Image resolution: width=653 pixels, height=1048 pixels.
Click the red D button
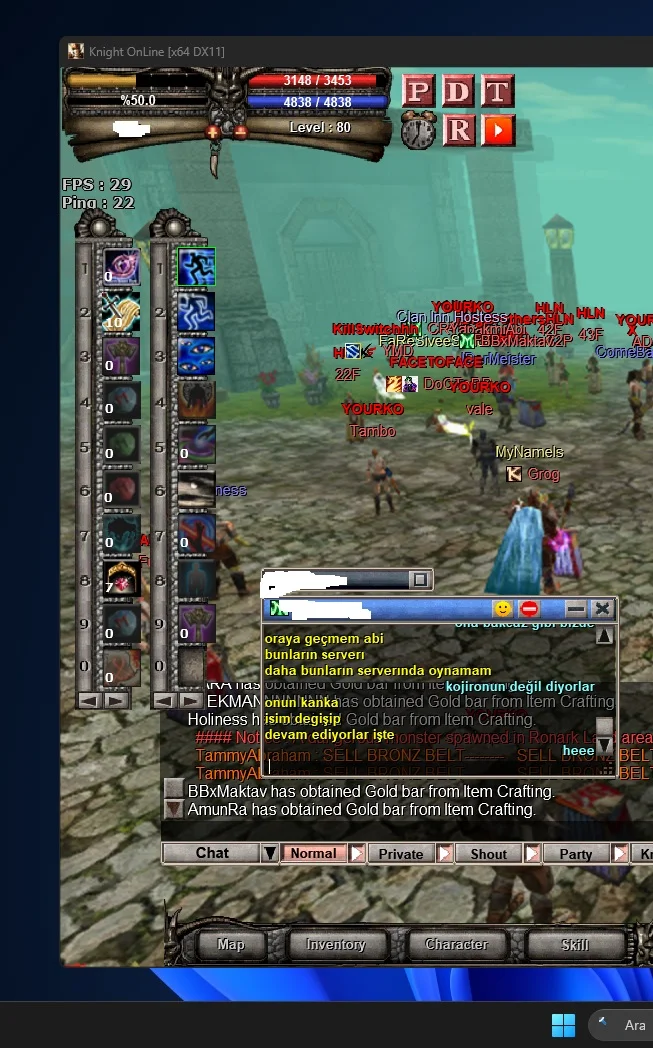(458, 92)
